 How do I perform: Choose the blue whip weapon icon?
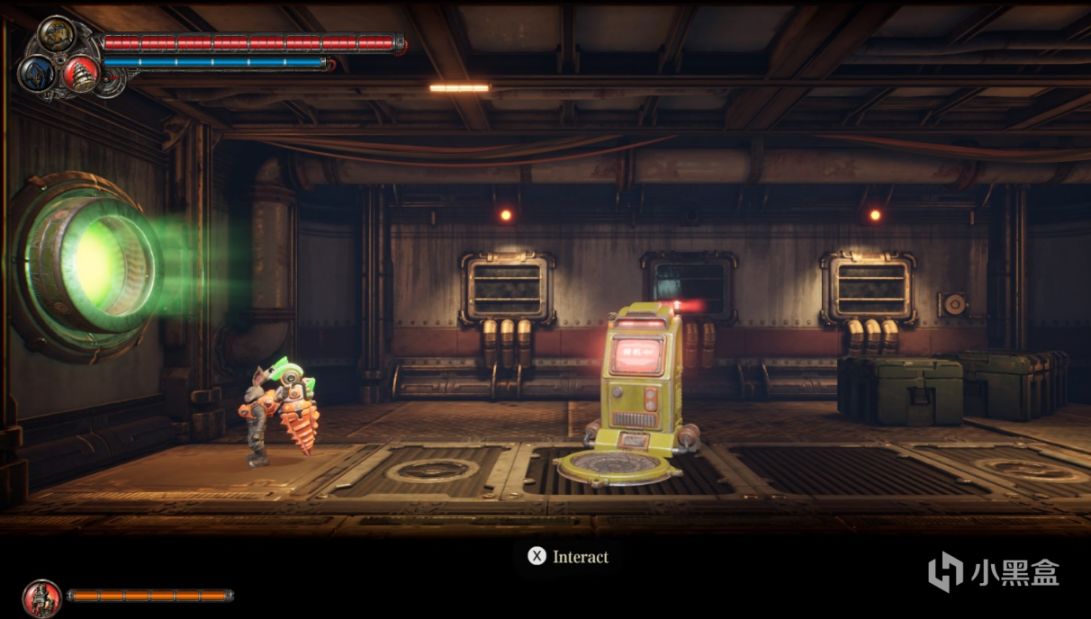pyautogui.click(x=34, y=72)
